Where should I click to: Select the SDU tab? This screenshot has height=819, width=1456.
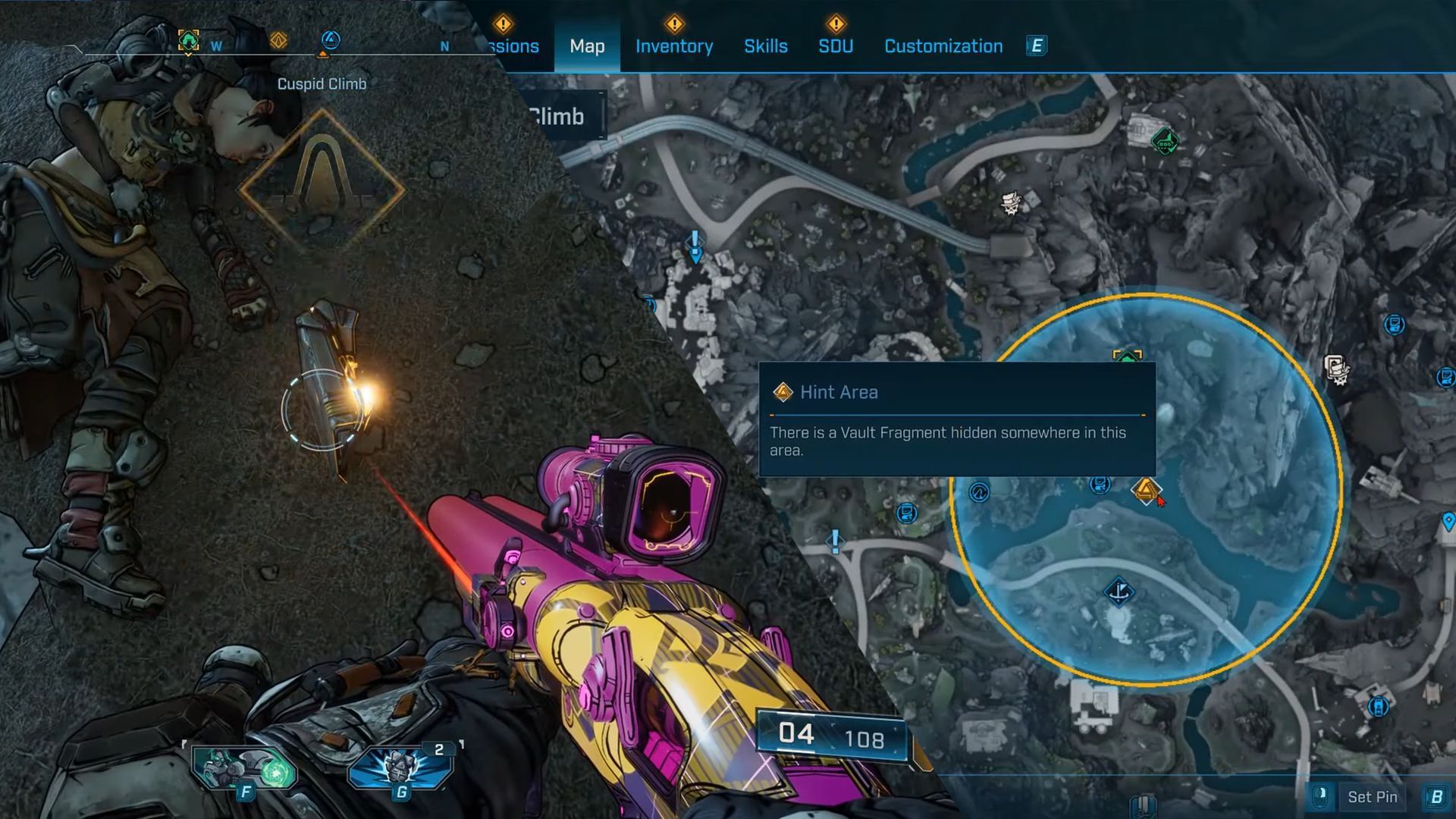[x=835, y=46]
